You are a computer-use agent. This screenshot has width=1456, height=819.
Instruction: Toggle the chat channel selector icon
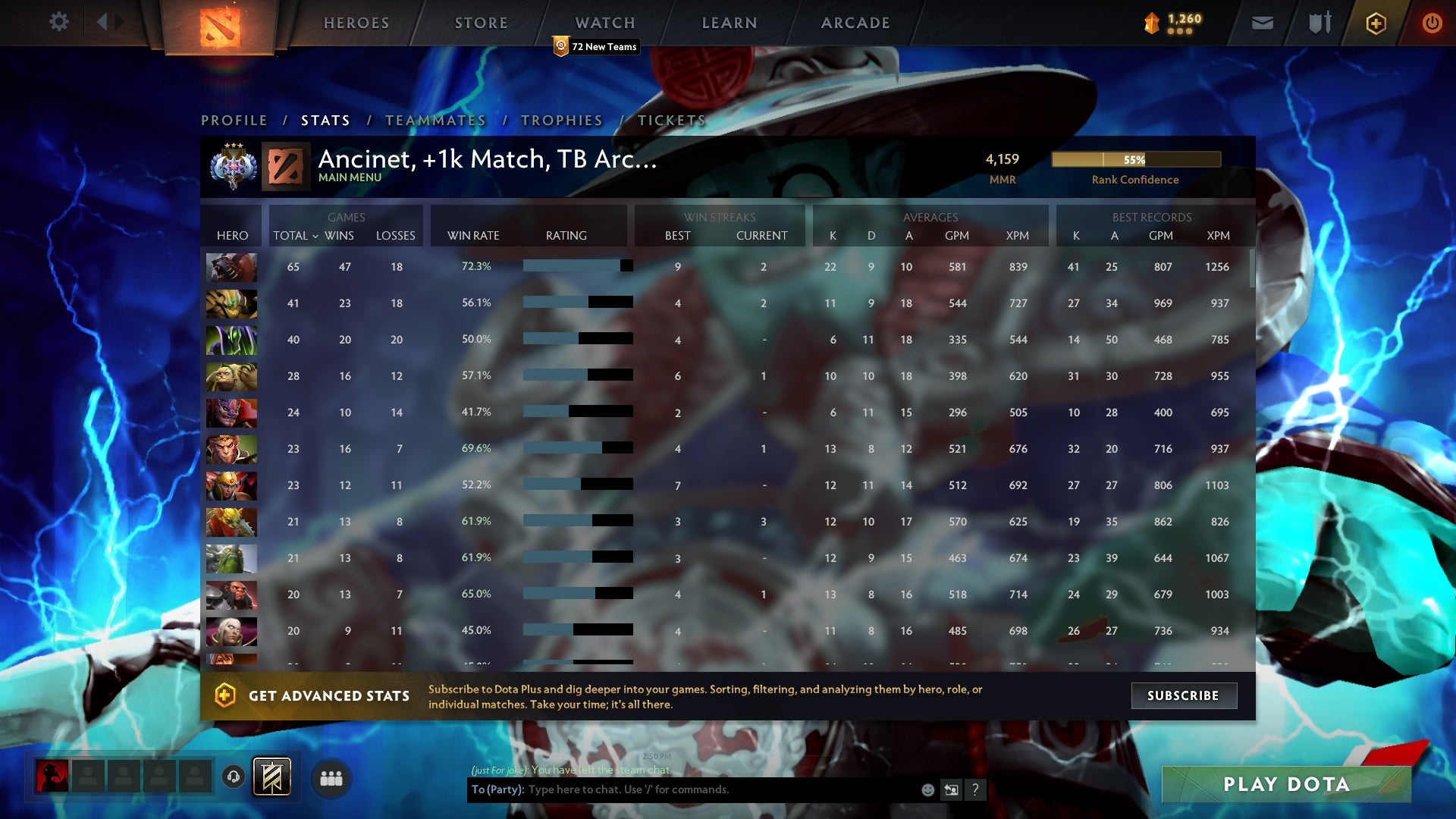[x=951, y=789]
